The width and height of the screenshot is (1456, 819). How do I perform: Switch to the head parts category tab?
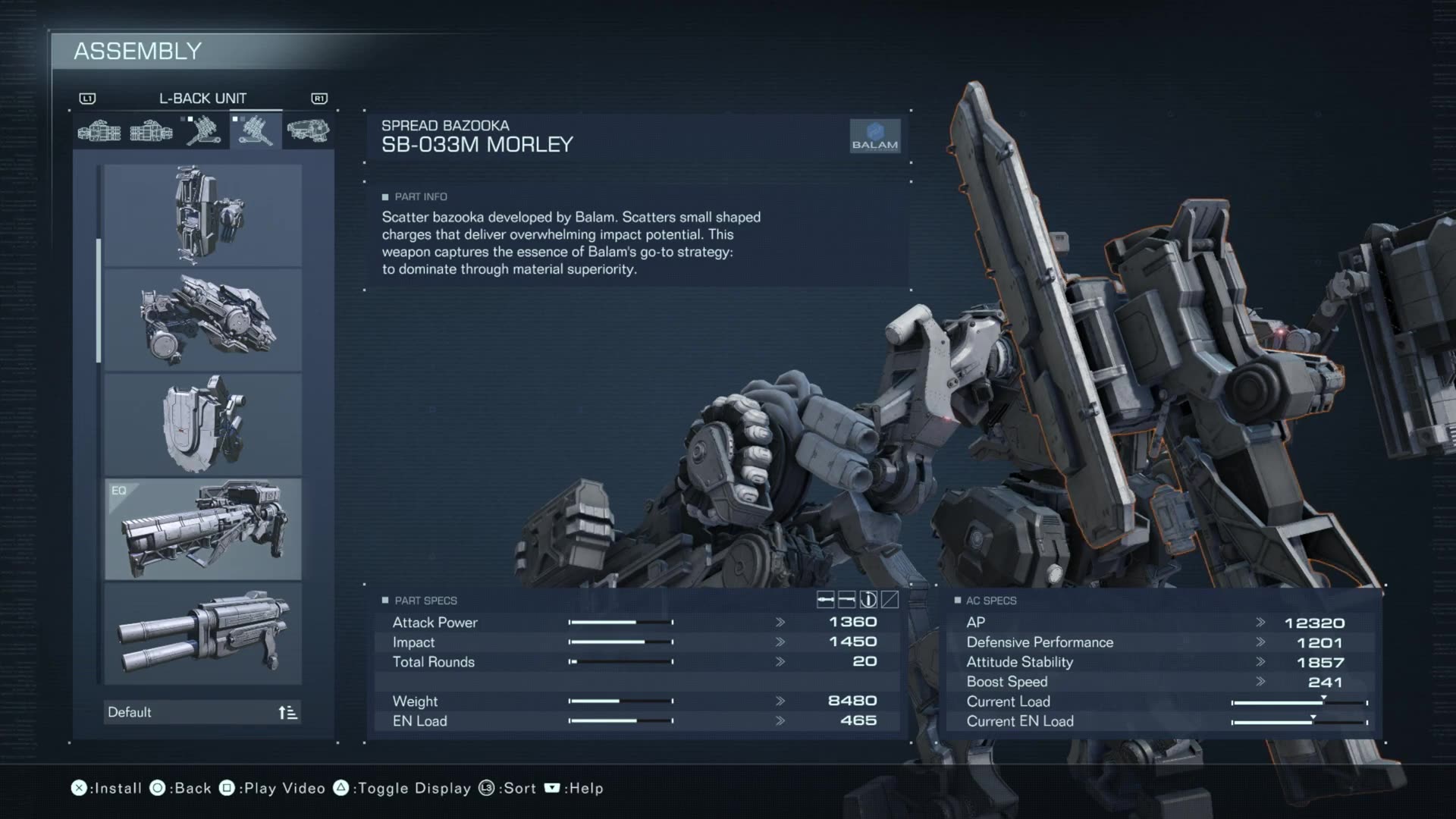(308, 130)
